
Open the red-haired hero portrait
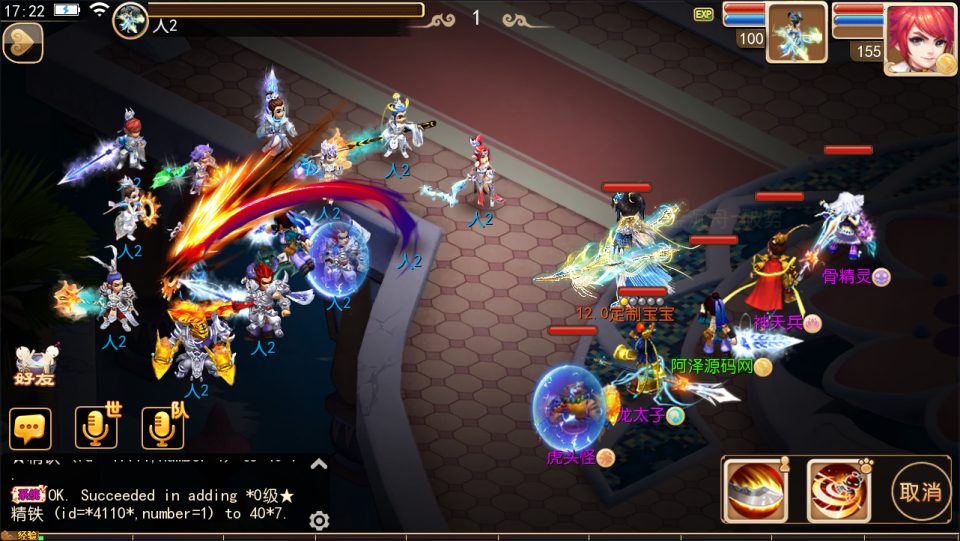click(x=920, y=38)
